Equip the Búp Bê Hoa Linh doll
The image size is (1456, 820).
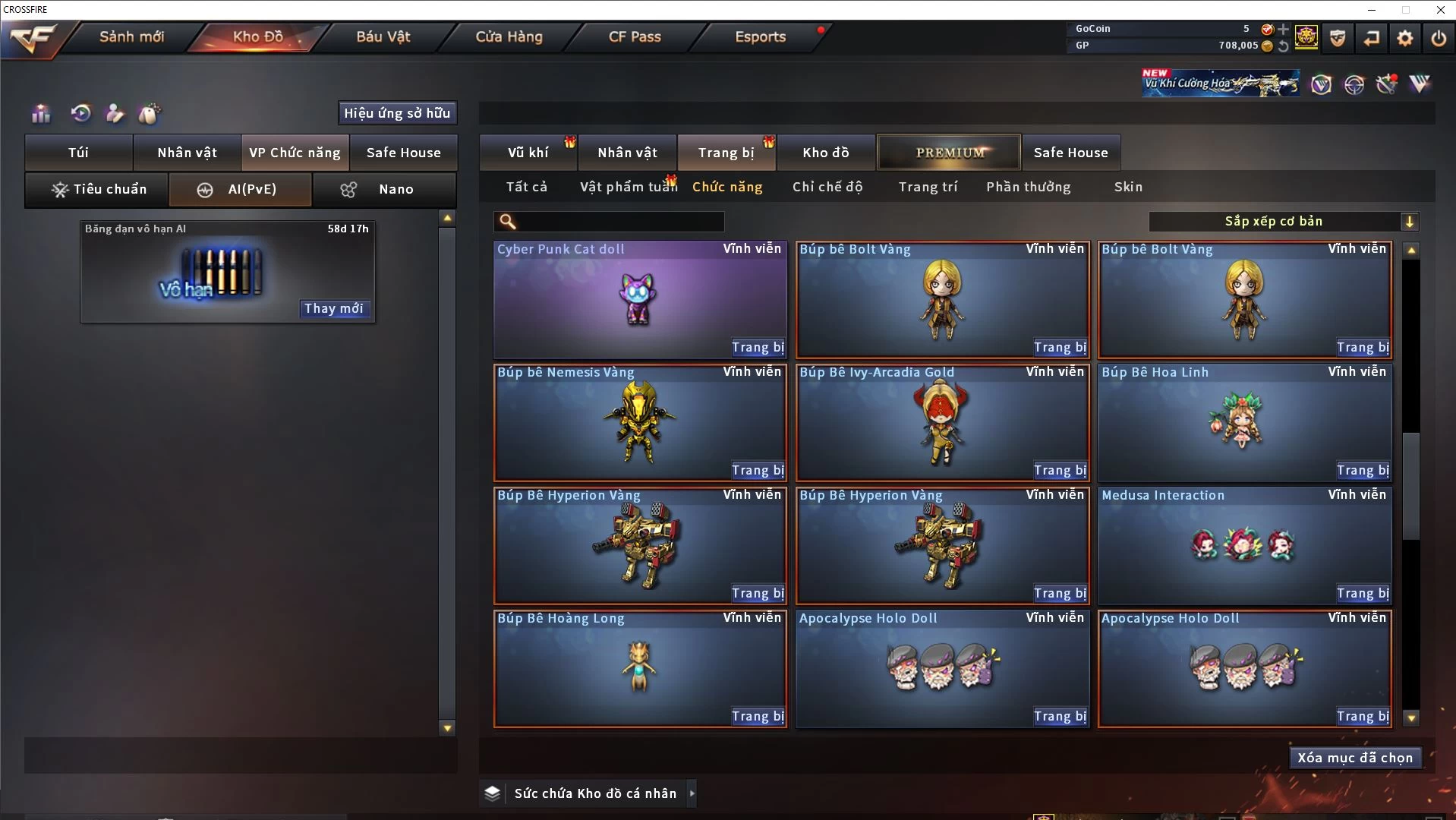(1363, 471)
